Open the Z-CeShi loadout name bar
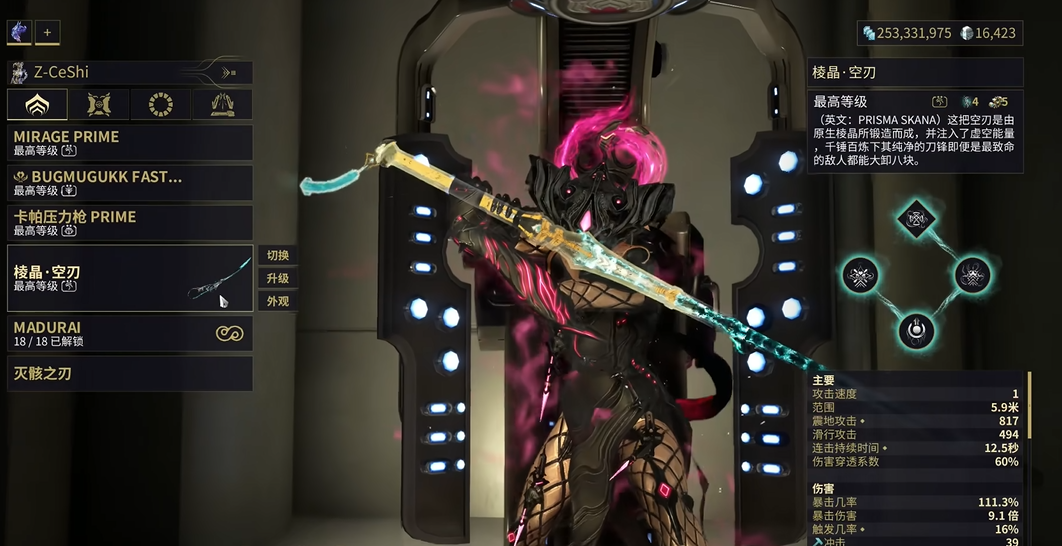The image size is (1062, 546). tap(130, 72)
